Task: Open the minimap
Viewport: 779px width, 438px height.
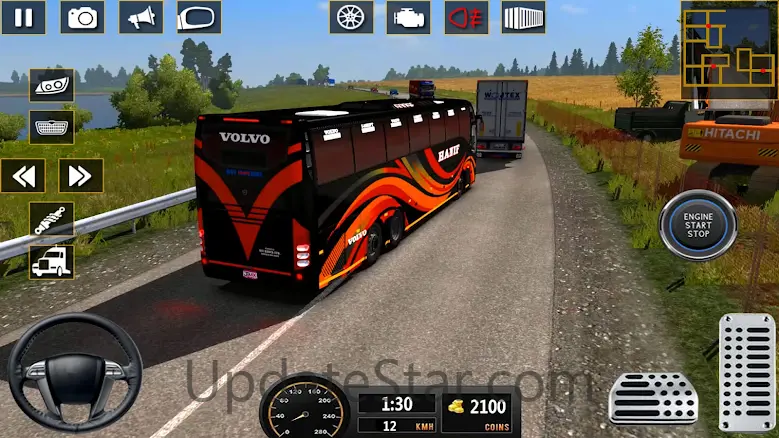Action: click(x=729, y=48)
